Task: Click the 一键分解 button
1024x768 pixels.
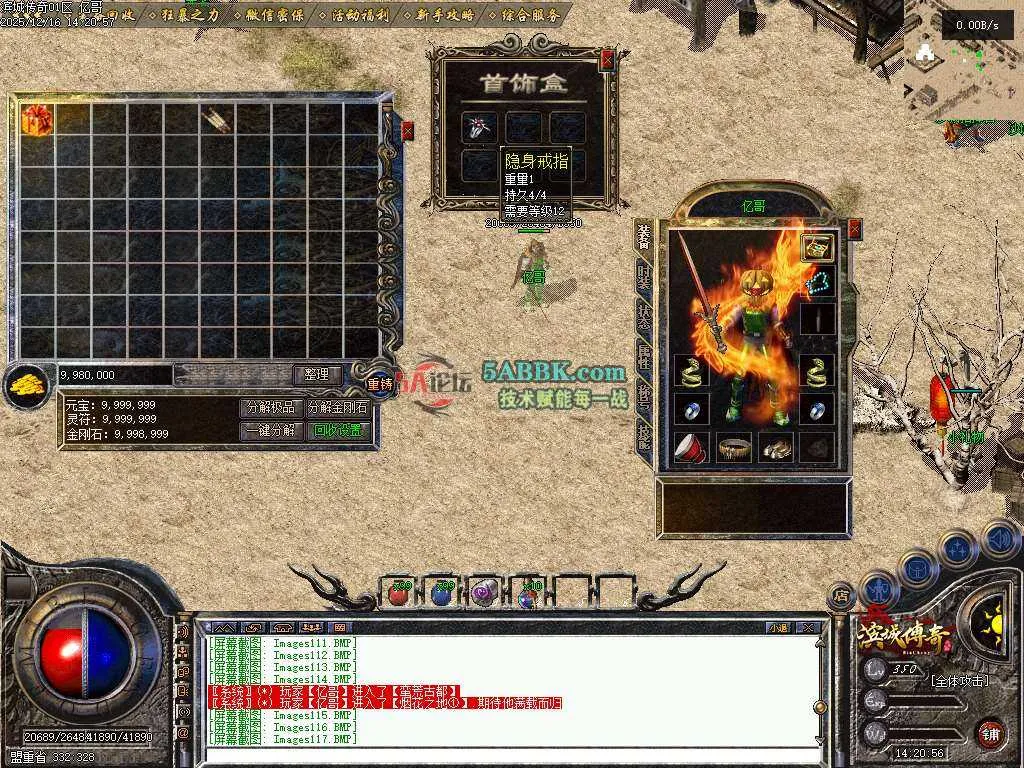Action: click(270, 431)
